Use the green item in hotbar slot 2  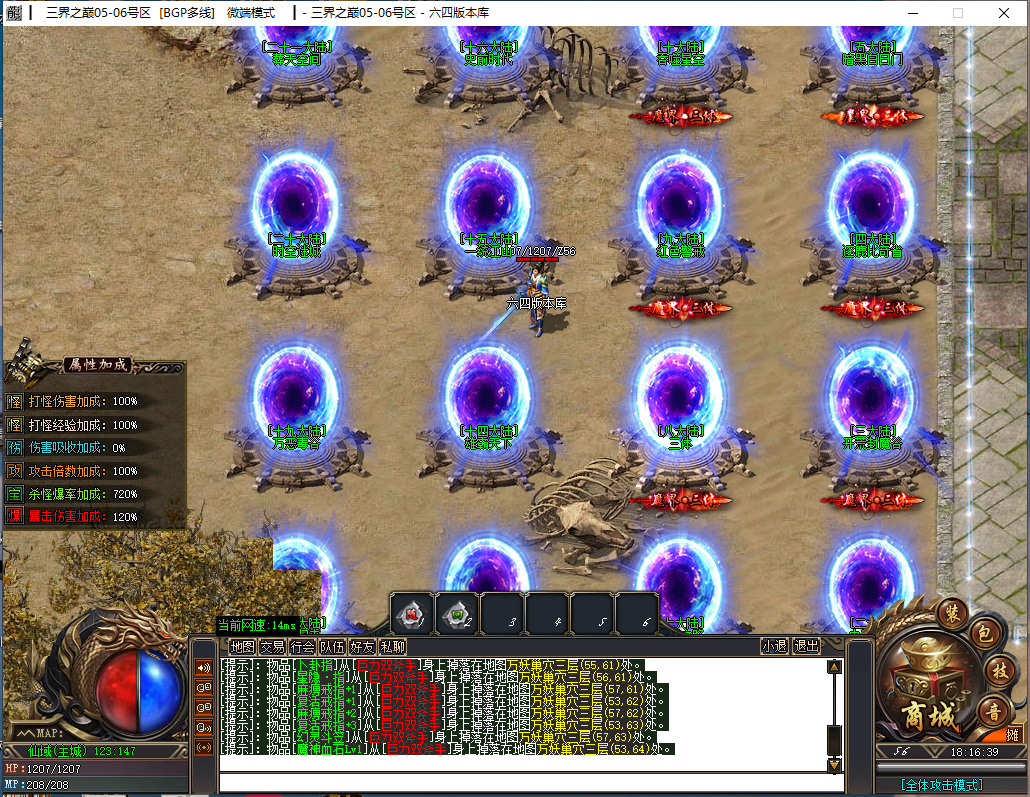click(x=457, y=613)
